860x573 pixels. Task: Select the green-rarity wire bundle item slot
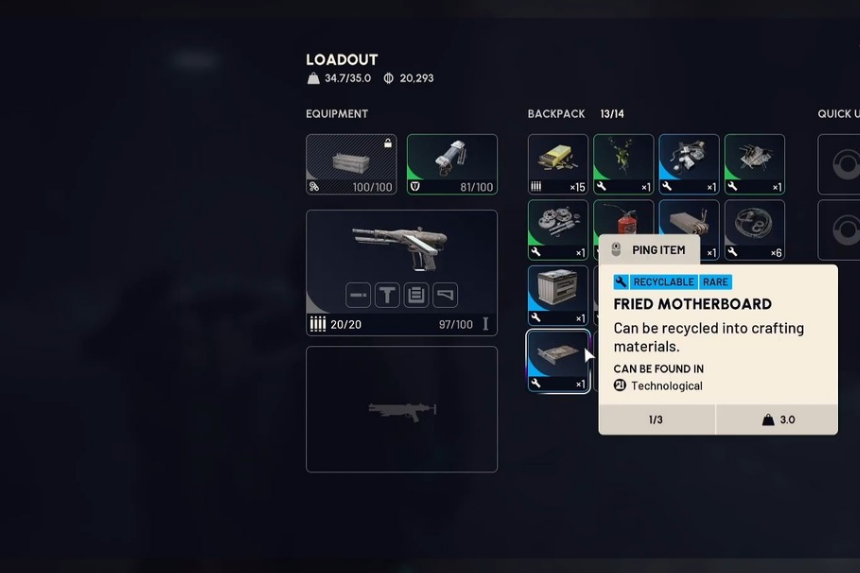pyautogui.click(x=754, y=164)
